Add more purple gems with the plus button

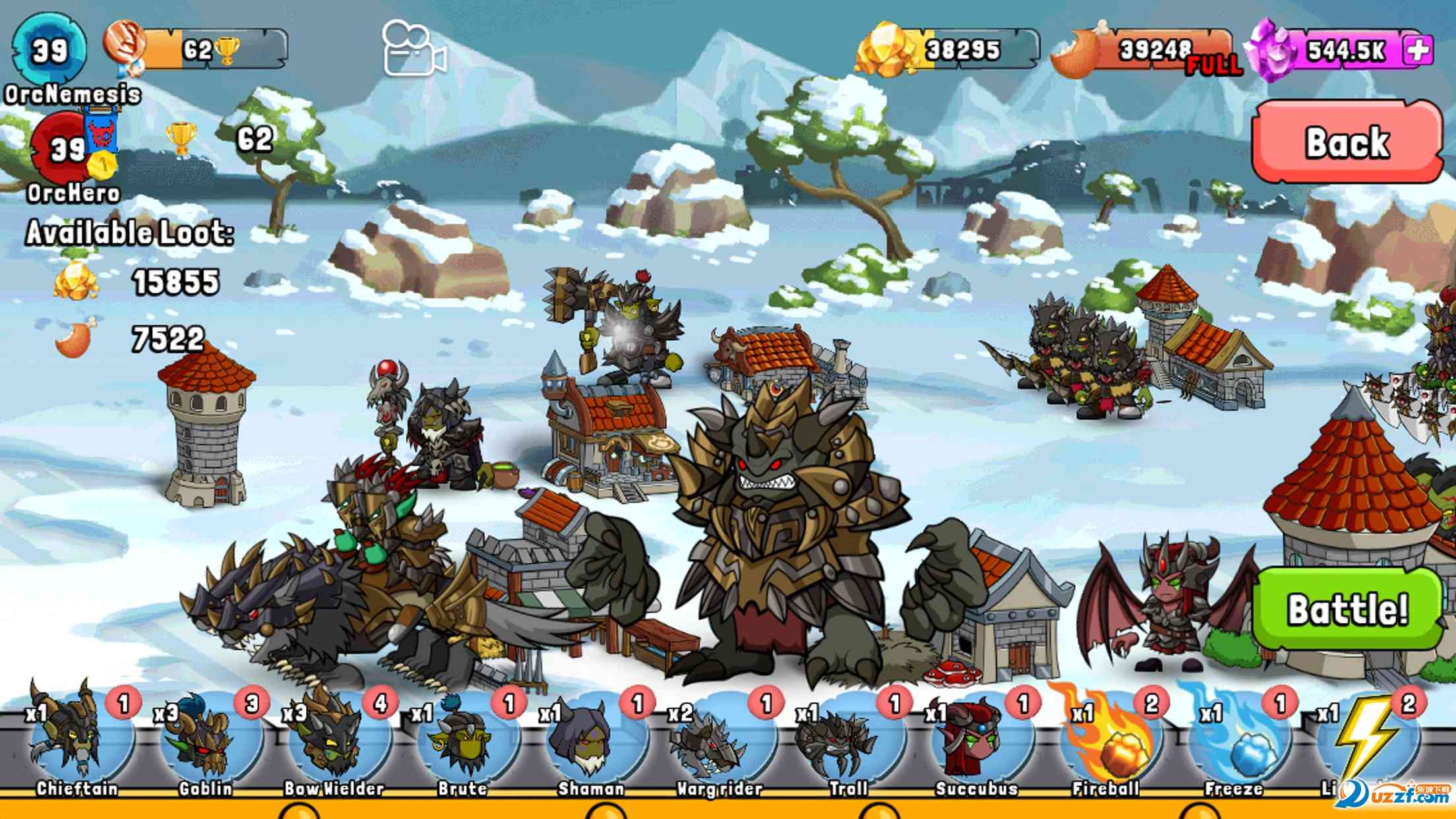pyautogui.click(x=1418, y=50)
